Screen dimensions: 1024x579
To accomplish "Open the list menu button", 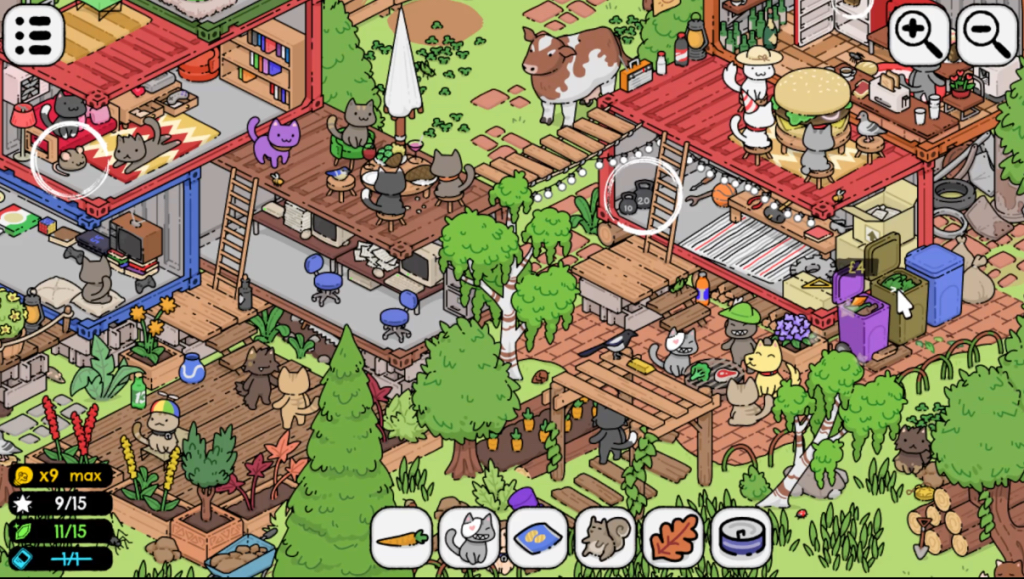I will pyautogui.click(x=33, y=34).
